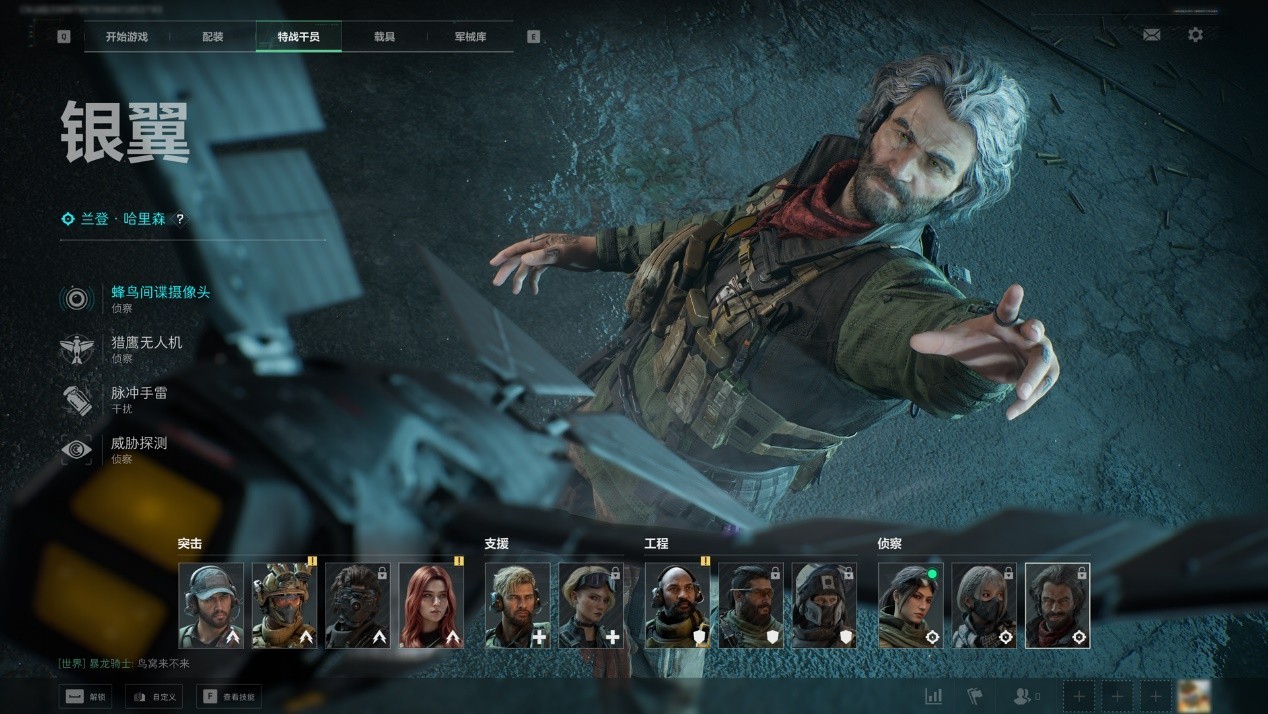Choose the 猎鹰无人机 skill entry
The width and height of the screenshot is (1268, 714).
pyautogui.click(x=146, y=343)
